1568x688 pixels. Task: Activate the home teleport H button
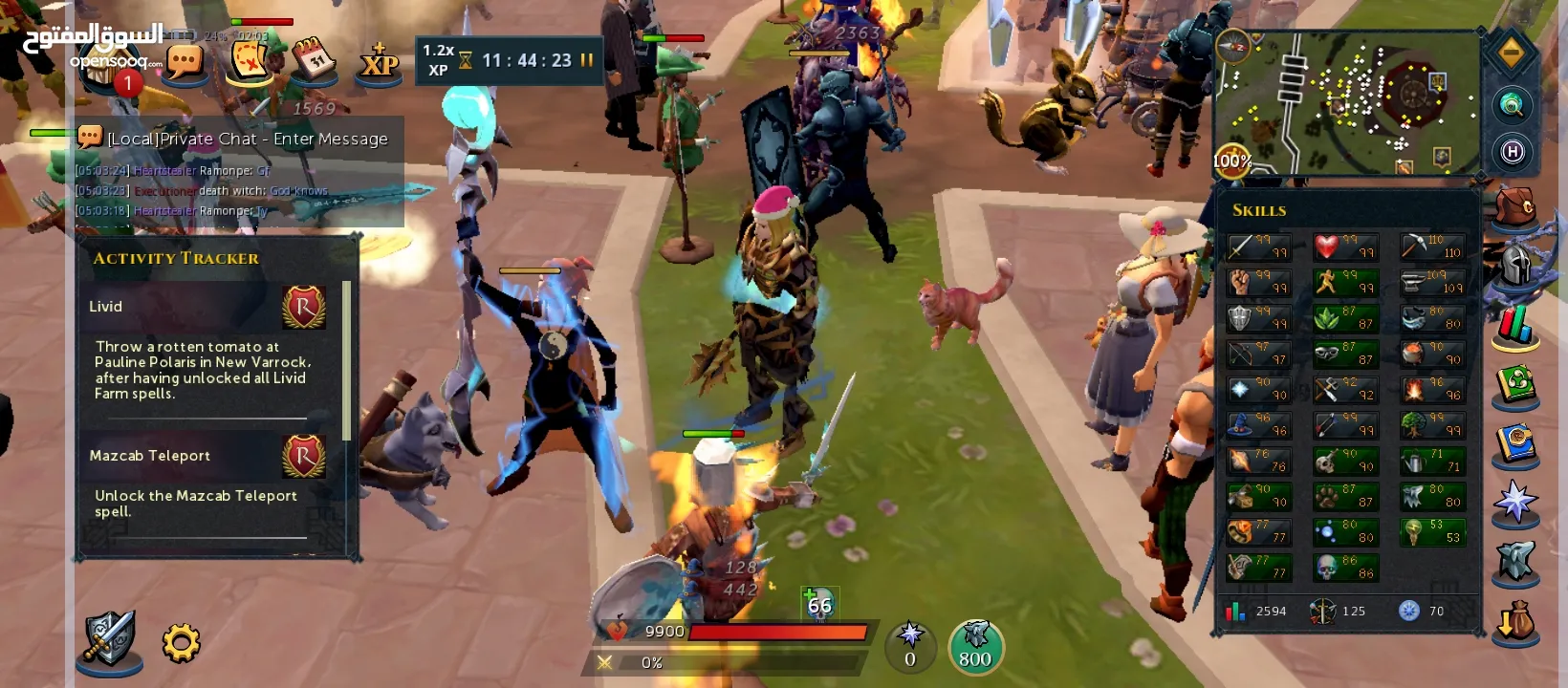(1512, 151)
